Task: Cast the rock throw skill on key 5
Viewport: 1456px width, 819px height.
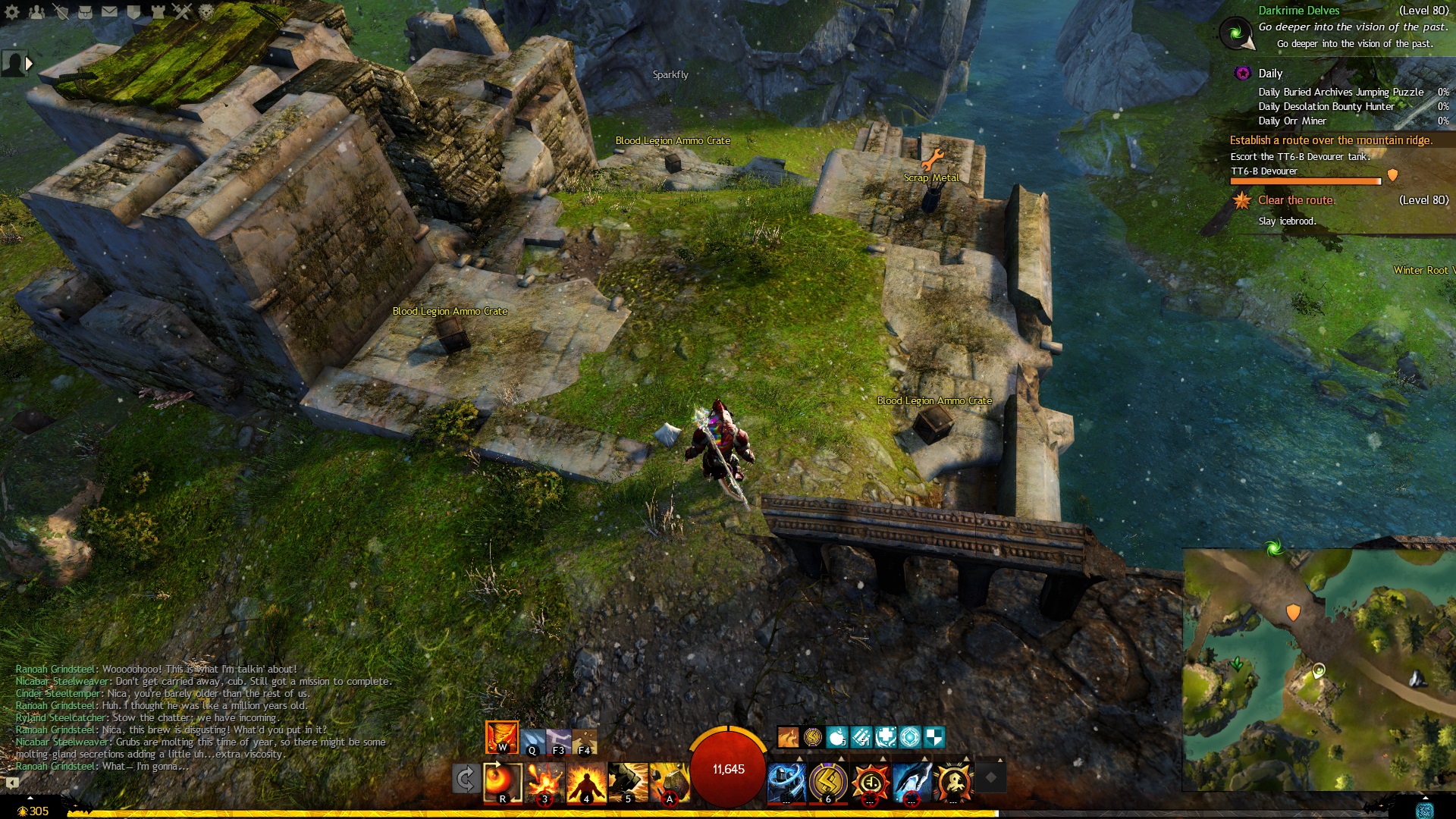Action: click(628, 781)
